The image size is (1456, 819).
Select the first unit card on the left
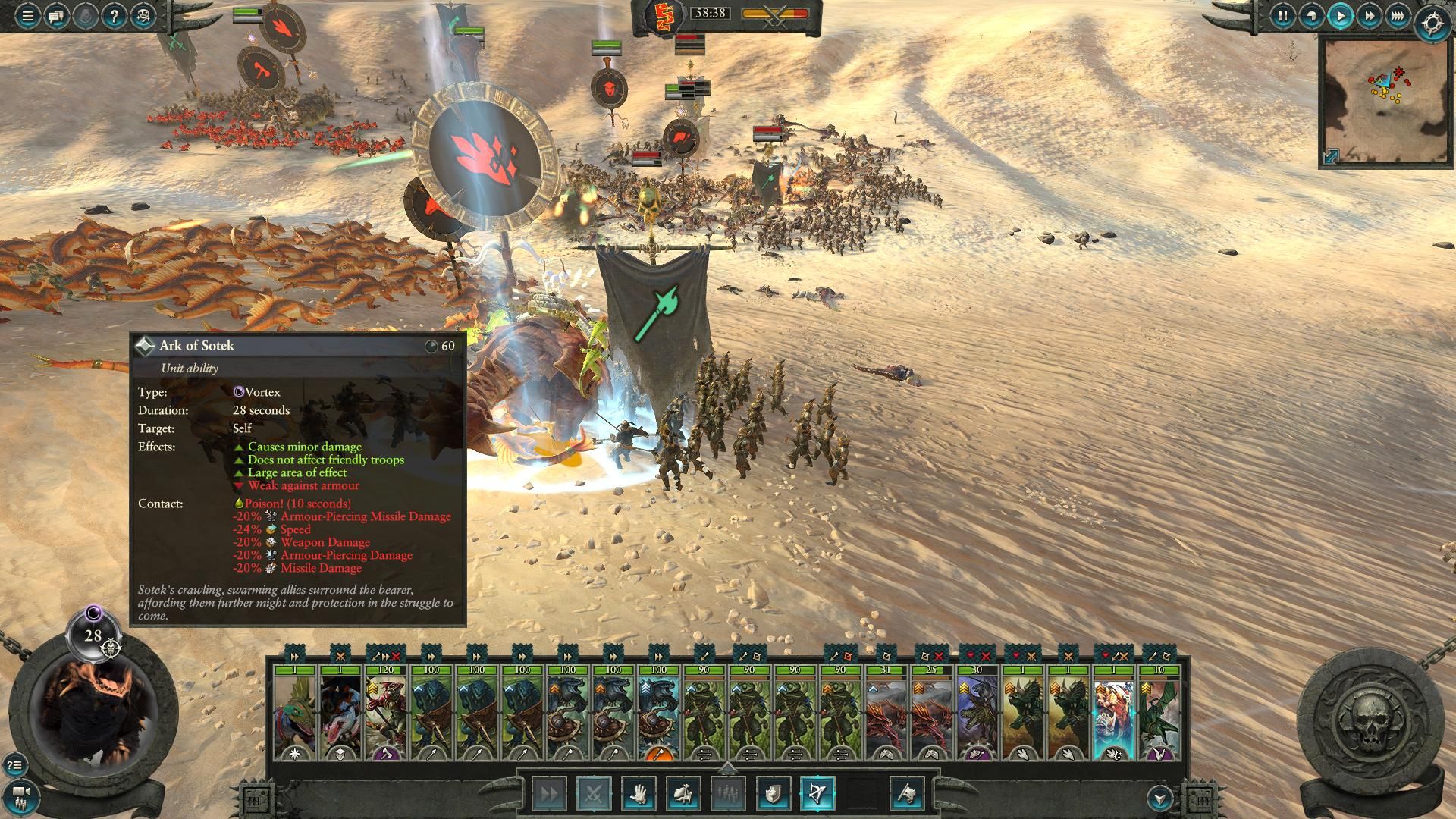pyautogui.click(x=294, y=713)
